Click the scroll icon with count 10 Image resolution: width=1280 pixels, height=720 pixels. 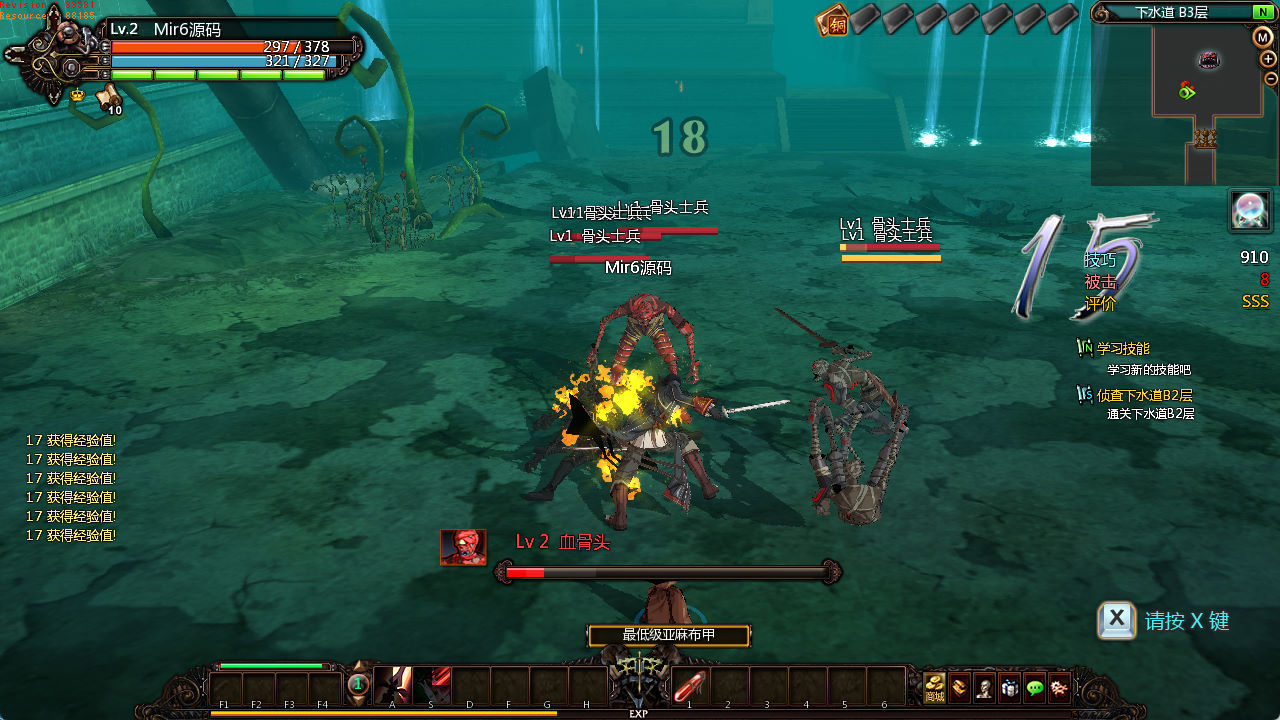107,97
